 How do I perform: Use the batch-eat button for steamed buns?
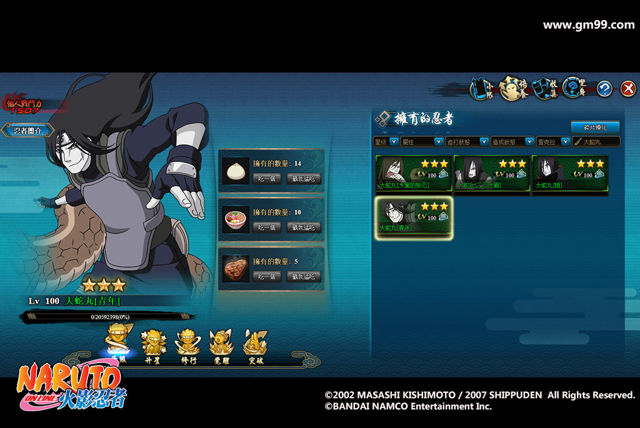pos(303,178)
